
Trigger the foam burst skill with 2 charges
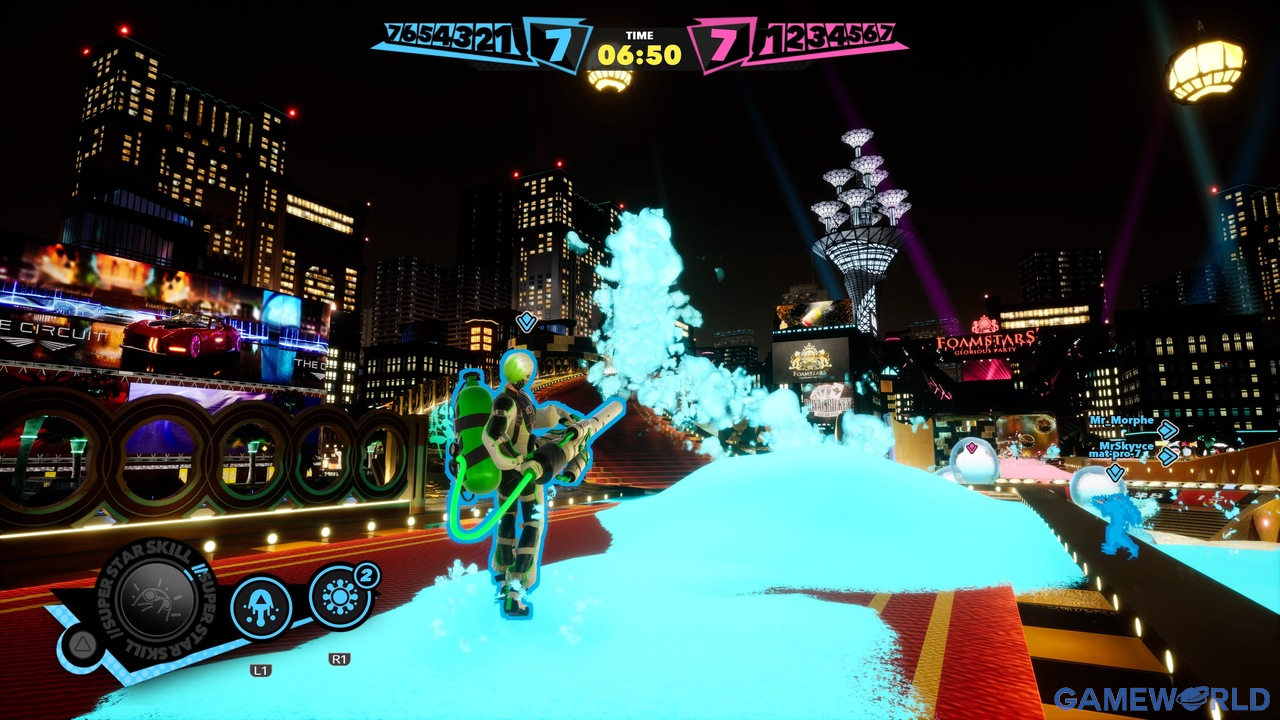click(340, 598)
